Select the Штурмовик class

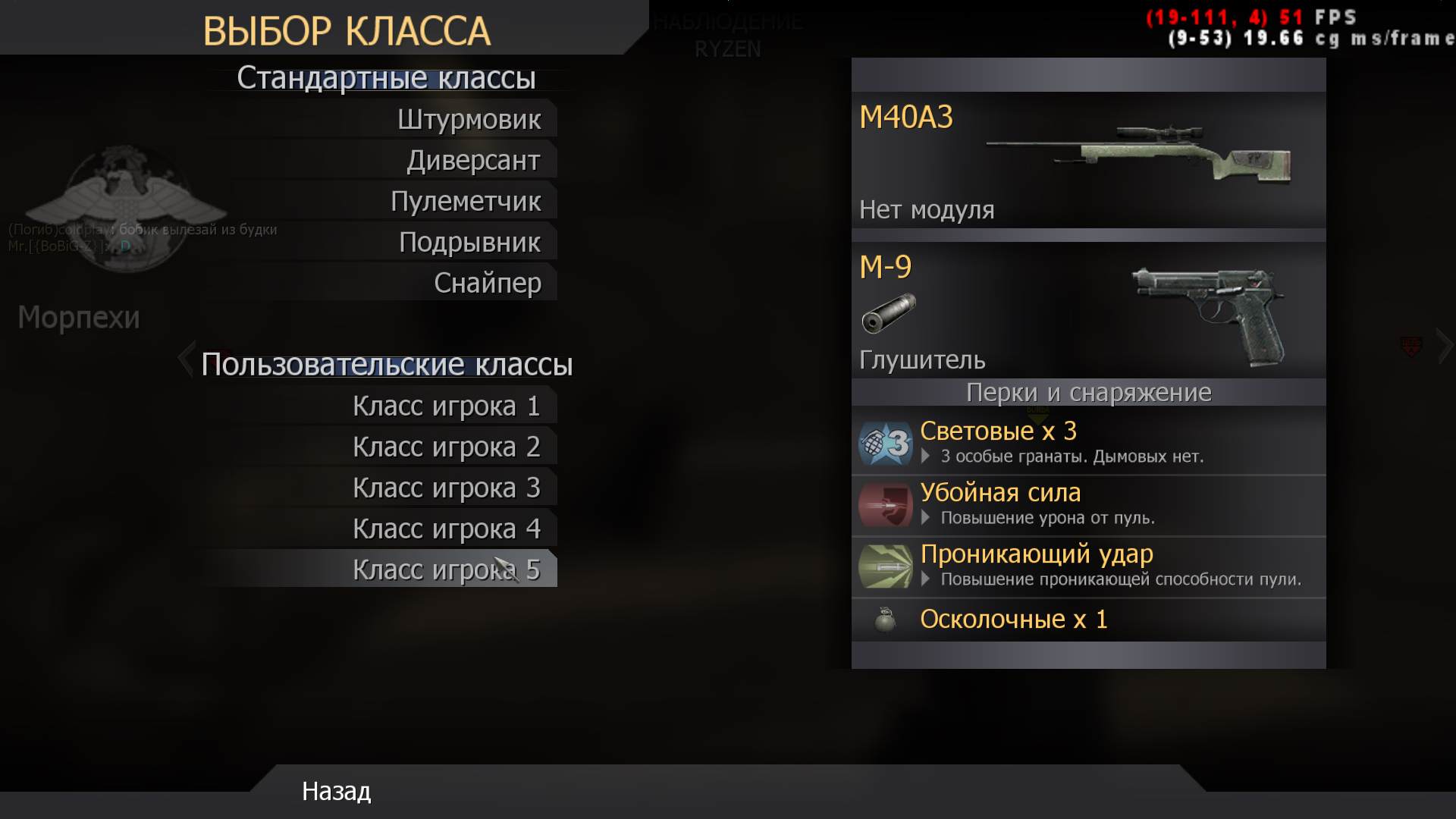tap(471, 119)
